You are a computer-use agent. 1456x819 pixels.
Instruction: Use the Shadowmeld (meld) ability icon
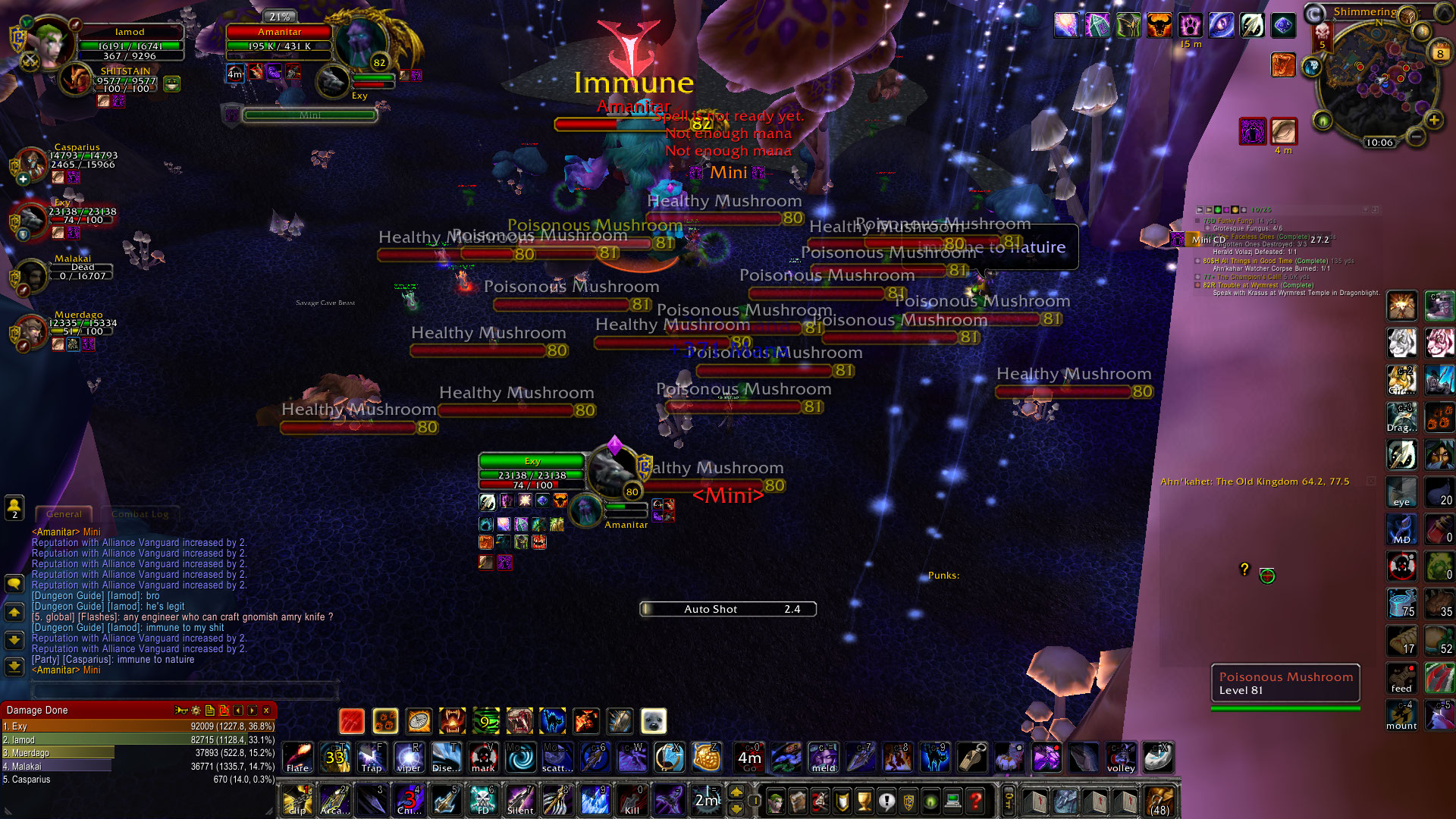(822, 757)
